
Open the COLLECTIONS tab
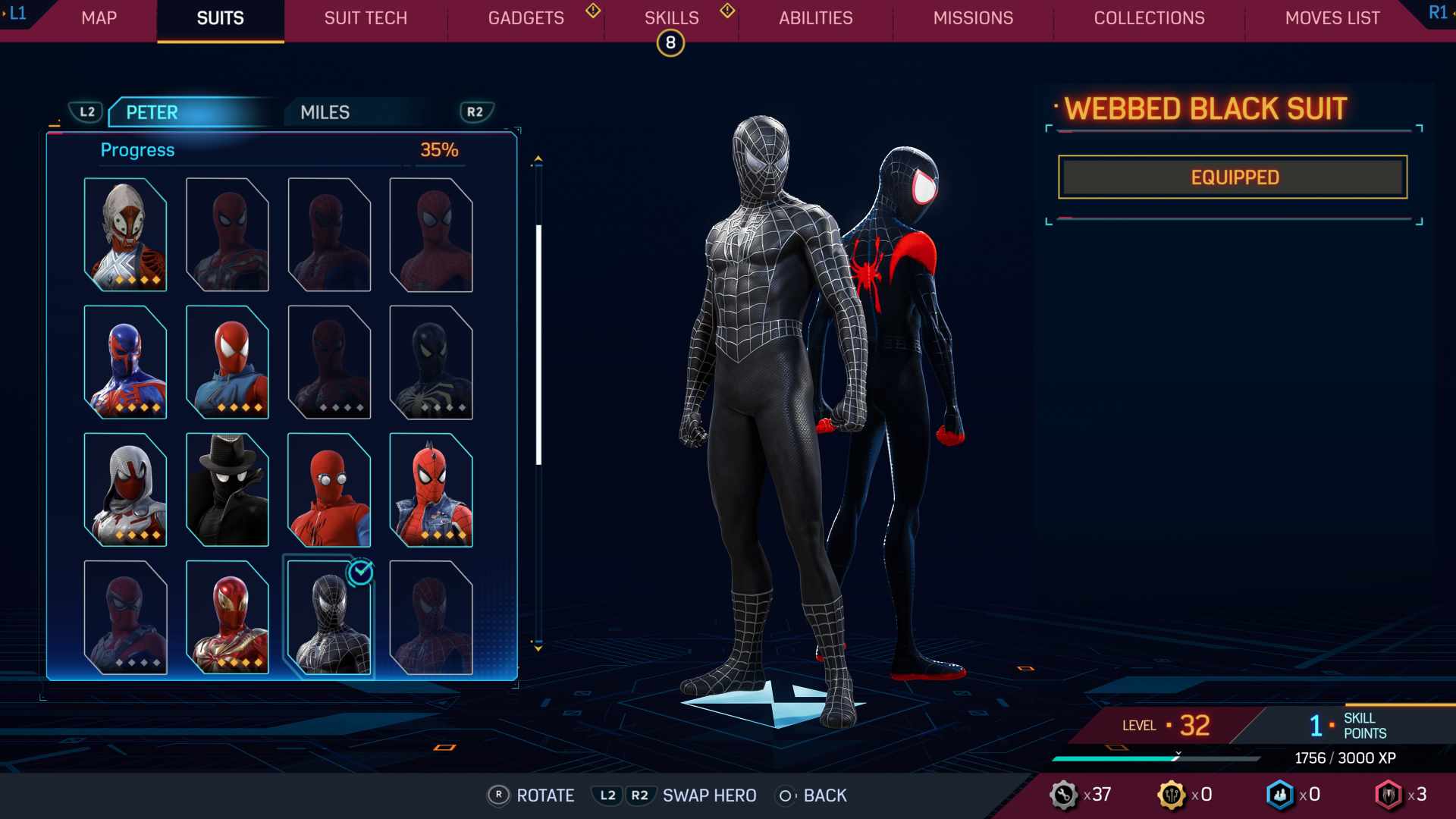pos(1148,18)
